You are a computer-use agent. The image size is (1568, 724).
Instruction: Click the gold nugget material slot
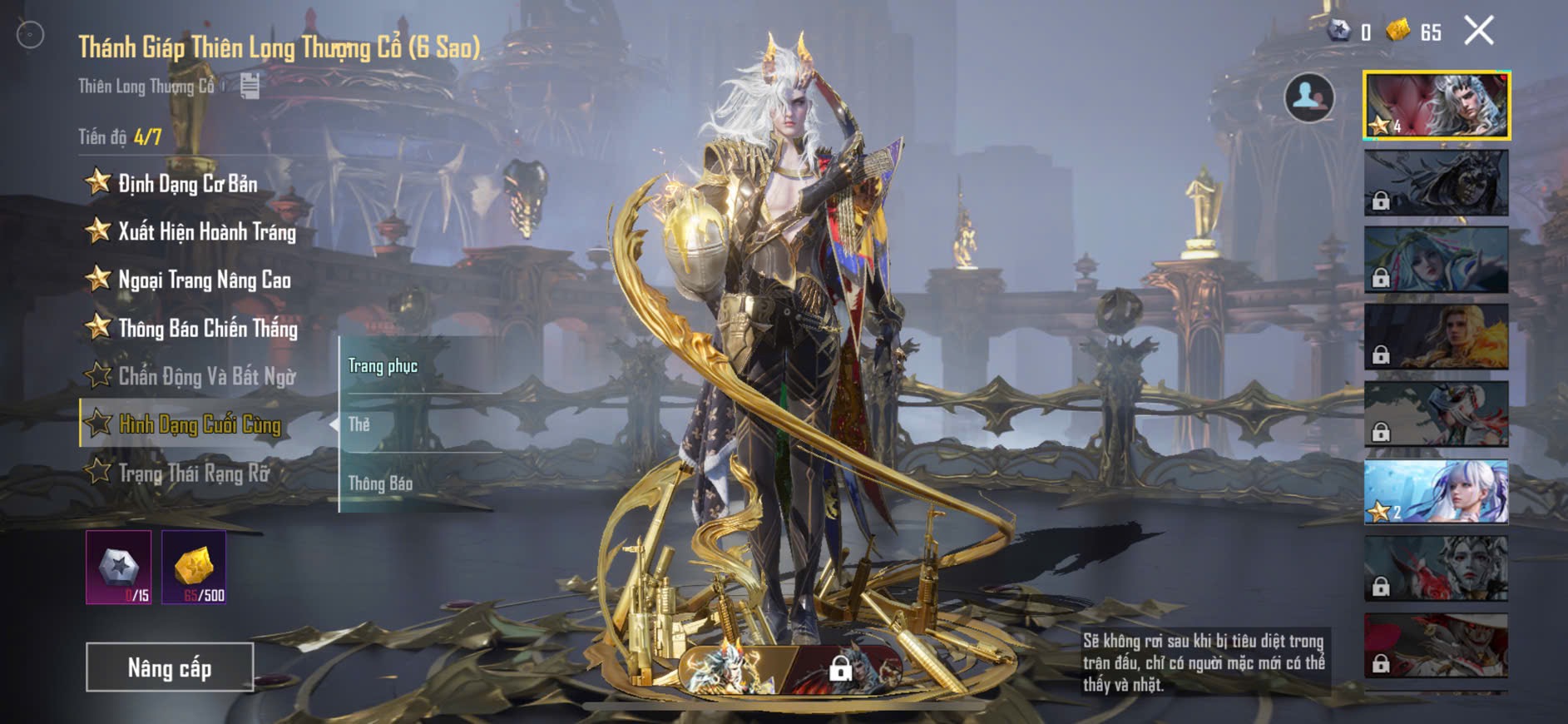click(194, 568)
